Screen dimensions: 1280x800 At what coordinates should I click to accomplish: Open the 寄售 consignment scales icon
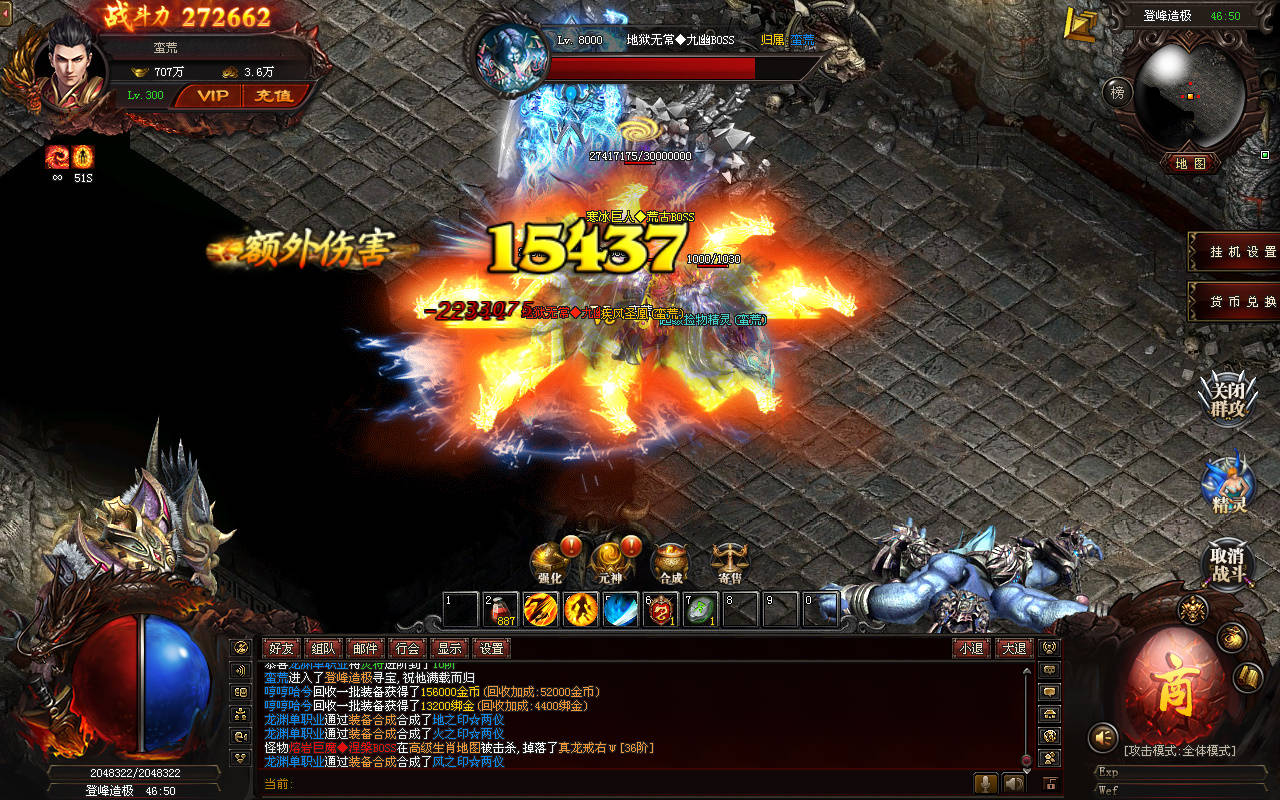[x=730, y=562]
